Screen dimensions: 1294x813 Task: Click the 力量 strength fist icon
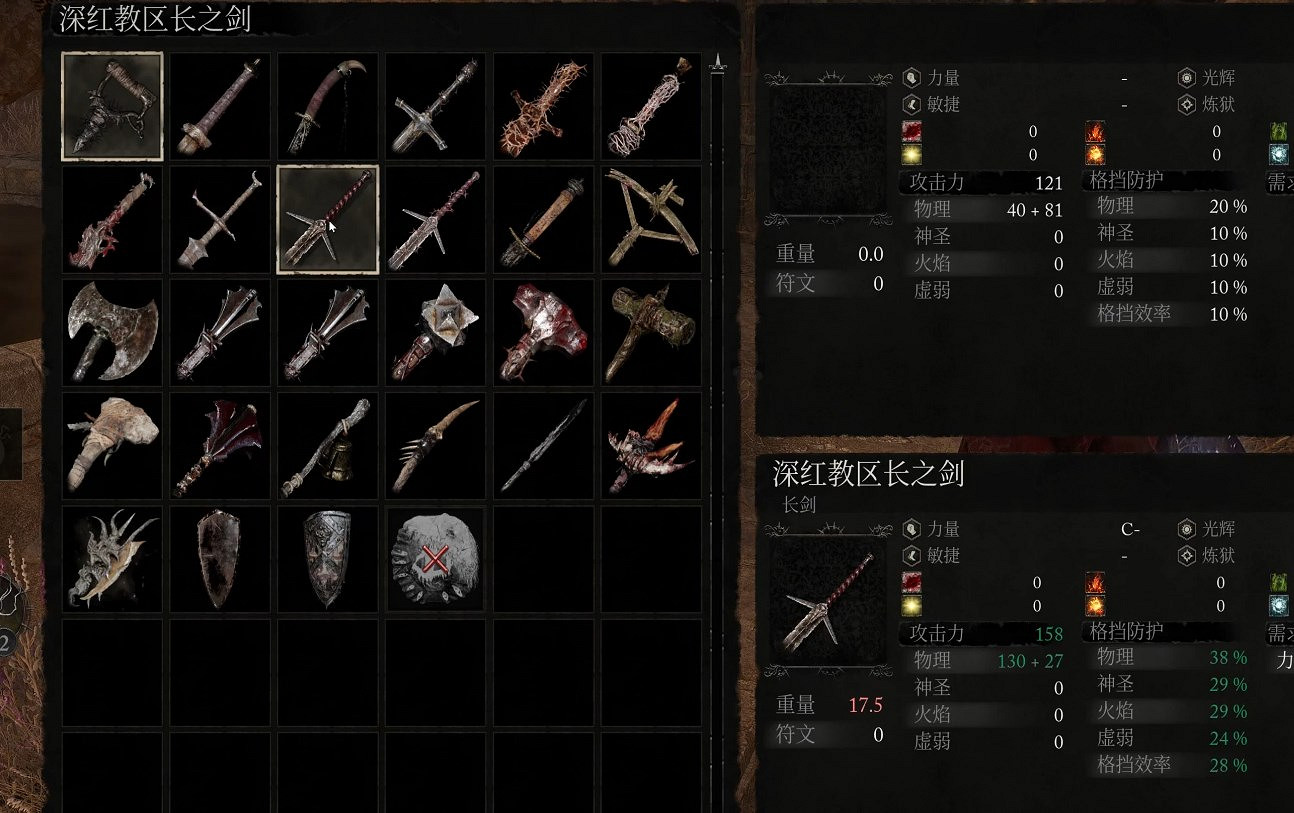(910, 76)
